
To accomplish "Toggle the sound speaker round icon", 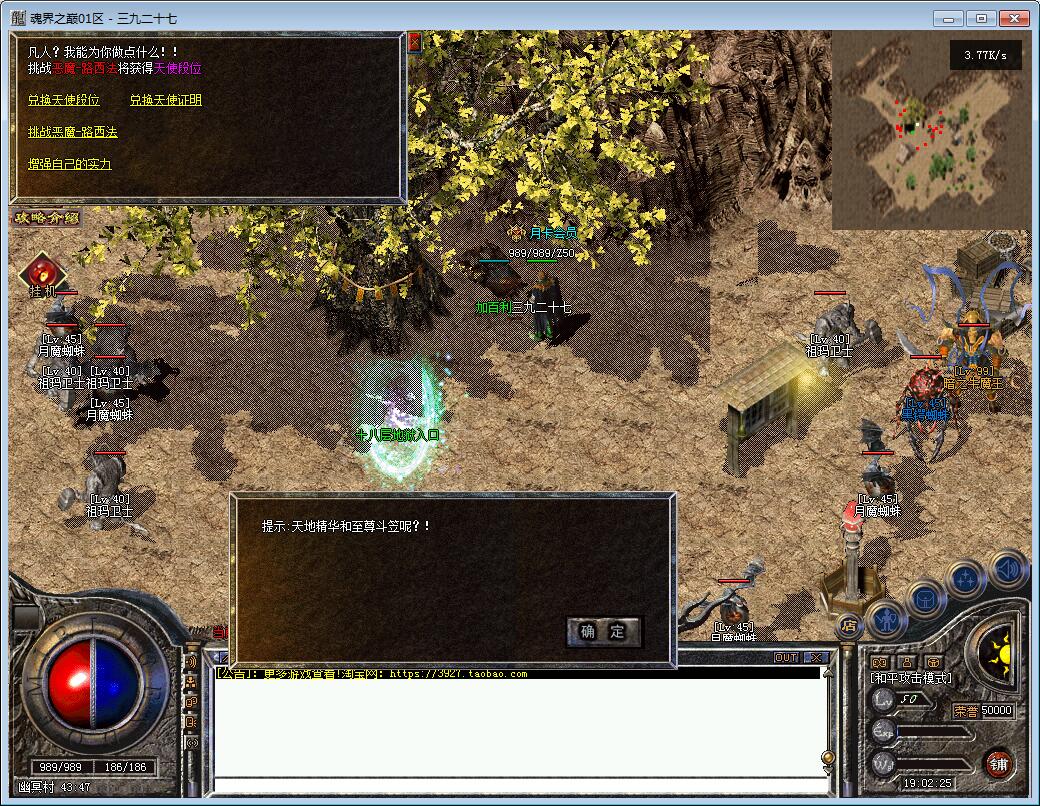I will (x=1008, y=569).
